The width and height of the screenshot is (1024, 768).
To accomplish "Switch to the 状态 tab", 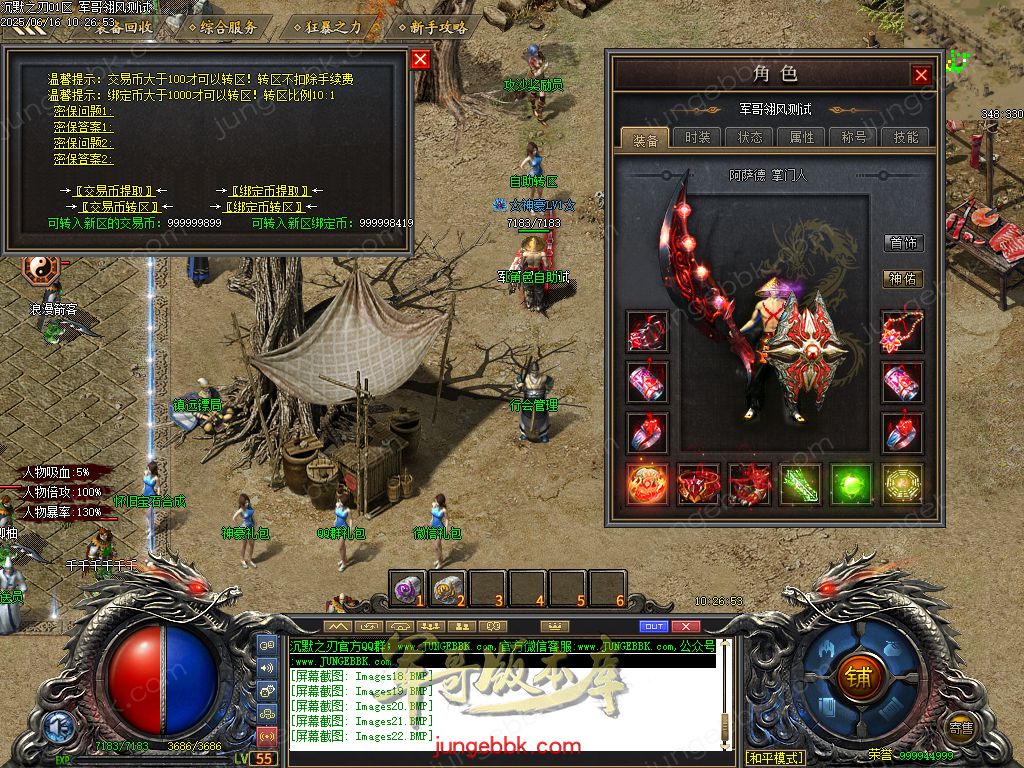I will tap(750, 138).
